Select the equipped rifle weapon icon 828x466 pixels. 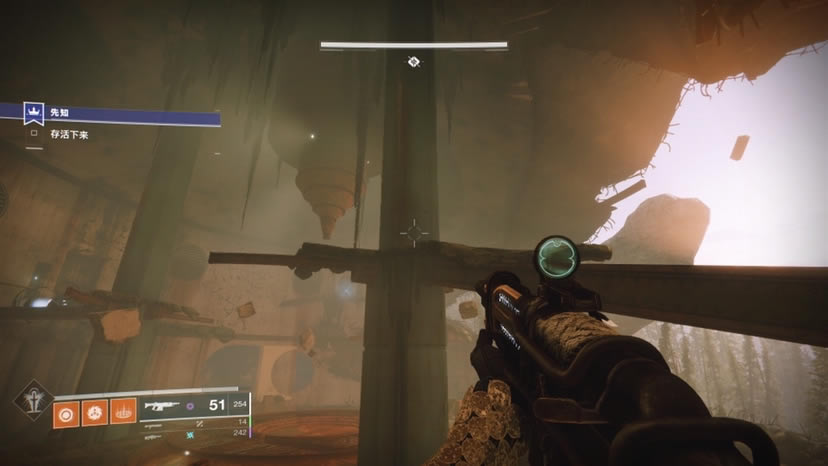(160, 406)
